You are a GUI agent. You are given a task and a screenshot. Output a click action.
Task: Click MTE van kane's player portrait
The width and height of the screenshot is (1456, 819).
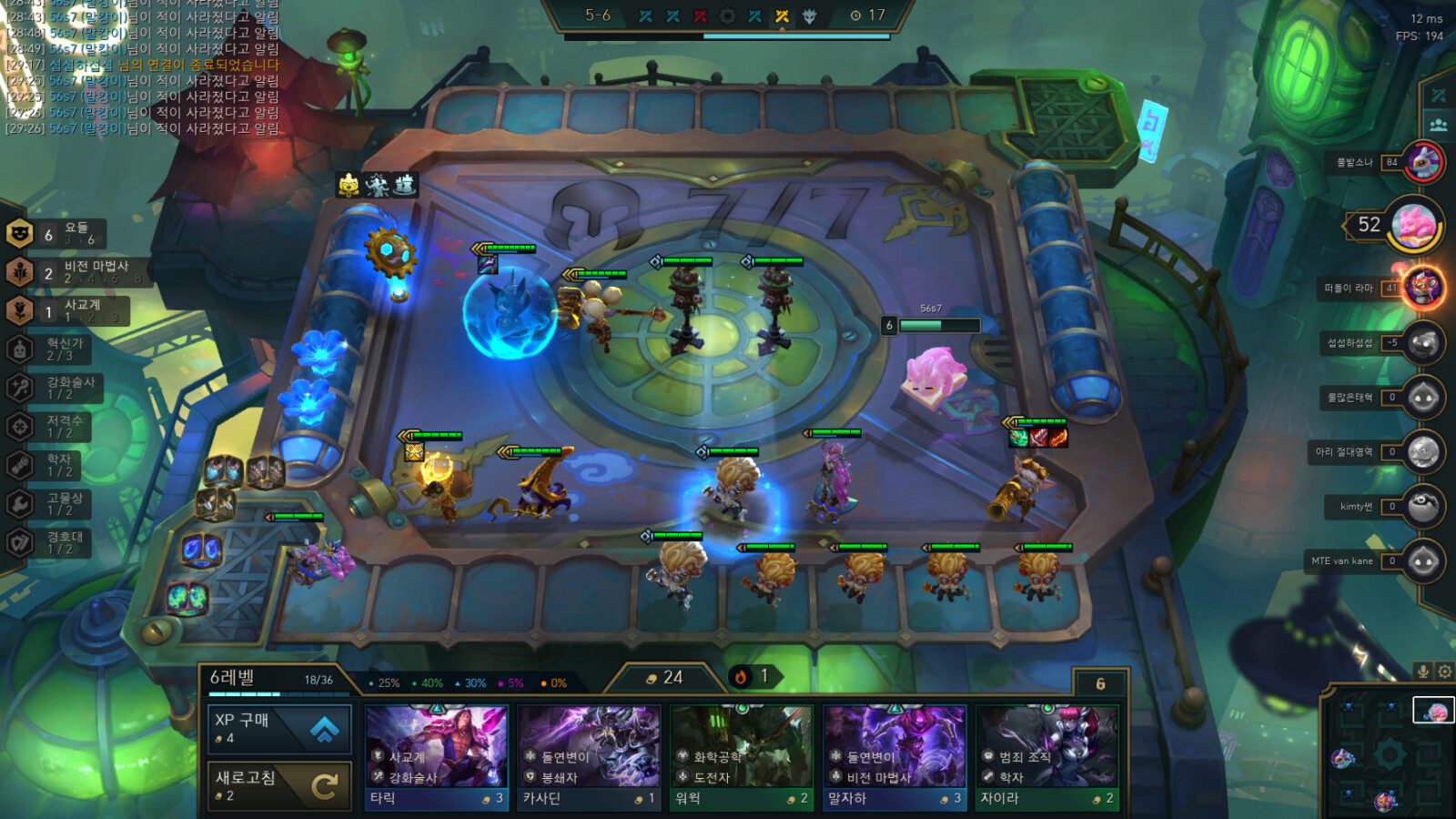point(1422,561)
